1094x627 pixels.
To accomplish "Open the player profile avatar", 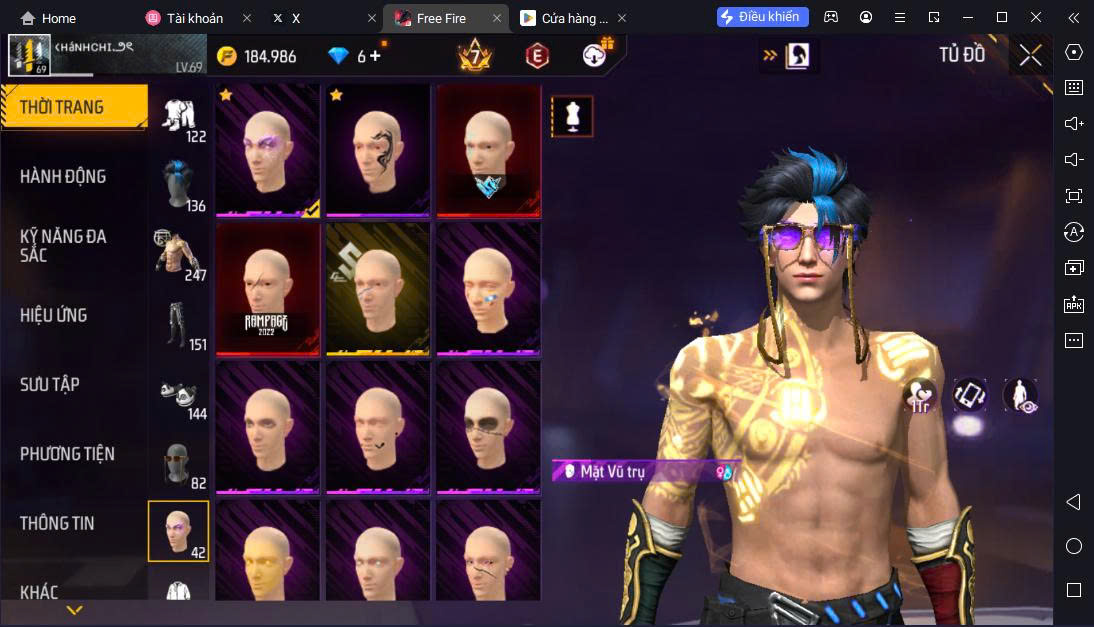I will (29, 55).
